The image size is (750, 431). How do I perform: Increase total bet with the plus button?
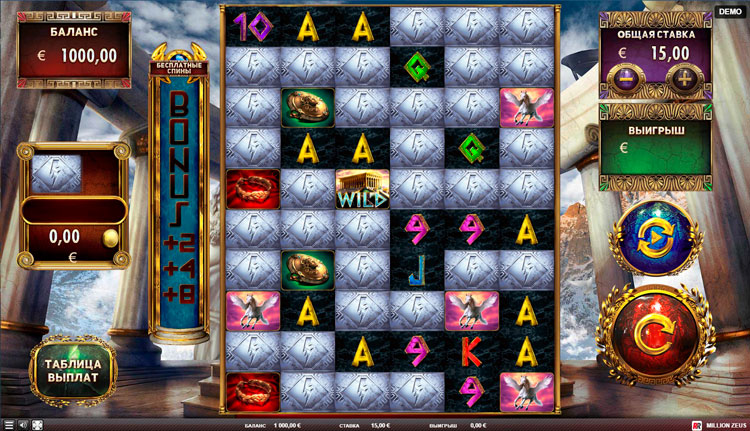686,80
